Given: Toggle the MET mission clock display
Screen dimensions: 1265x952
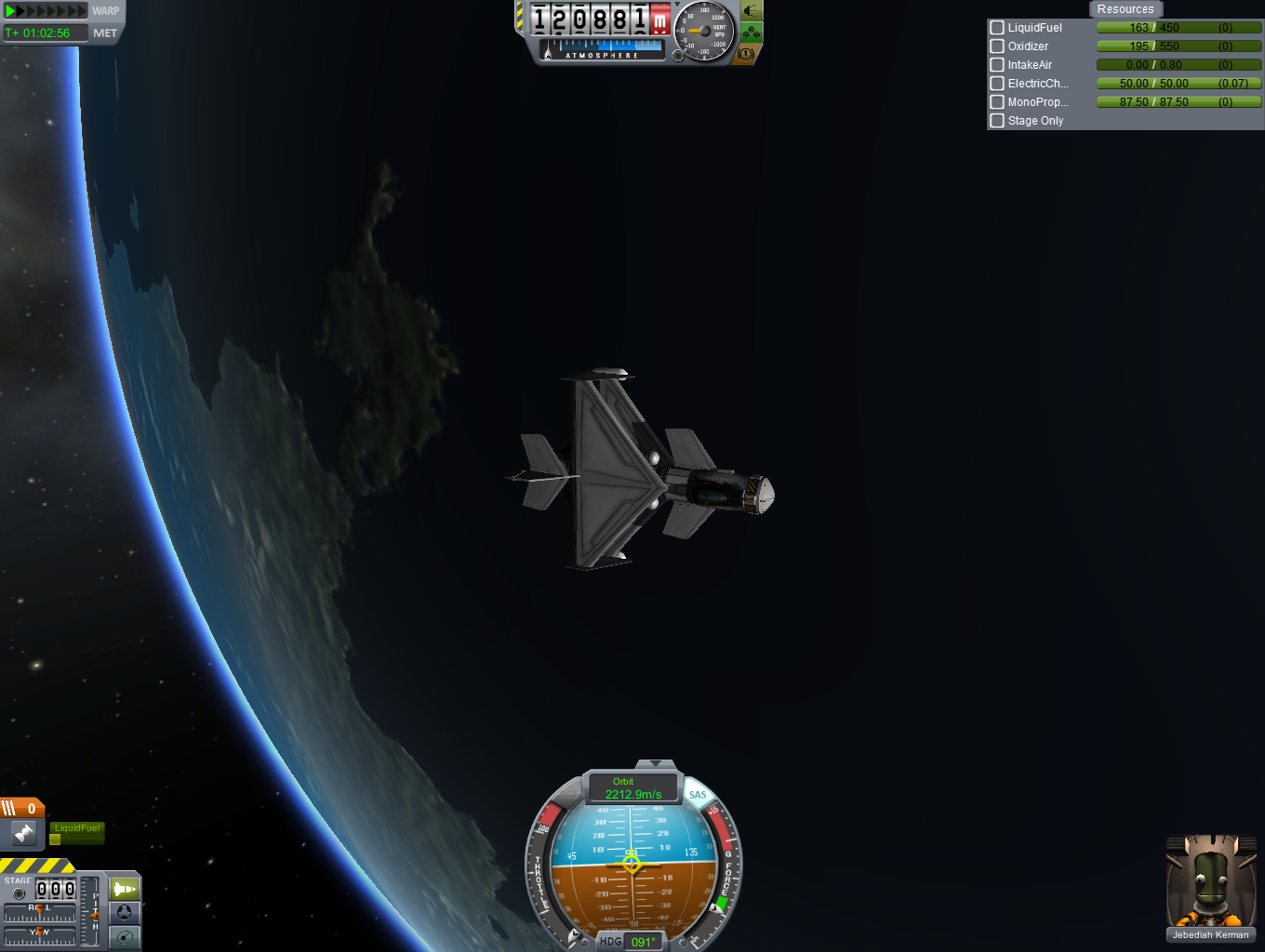Looking at the screenshot, I should [x=105, y=33].
